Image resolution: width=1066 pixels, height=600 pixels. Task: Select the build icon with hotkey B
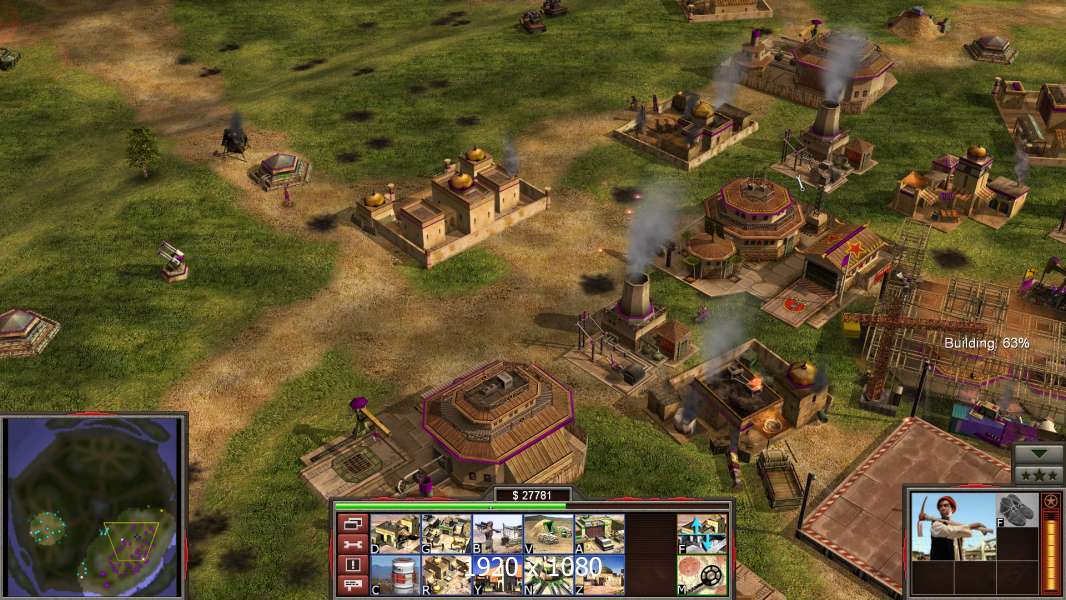pyautogui.click(x=497, y=534)
